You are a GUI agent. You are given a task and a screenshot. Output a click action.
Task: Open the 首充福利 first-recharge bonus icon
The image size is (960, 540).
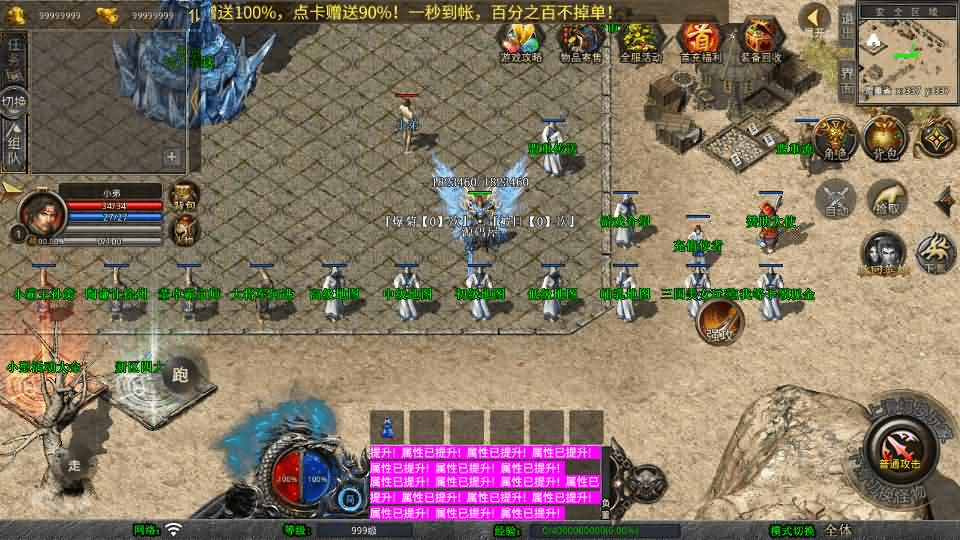[x=701, y=42]
